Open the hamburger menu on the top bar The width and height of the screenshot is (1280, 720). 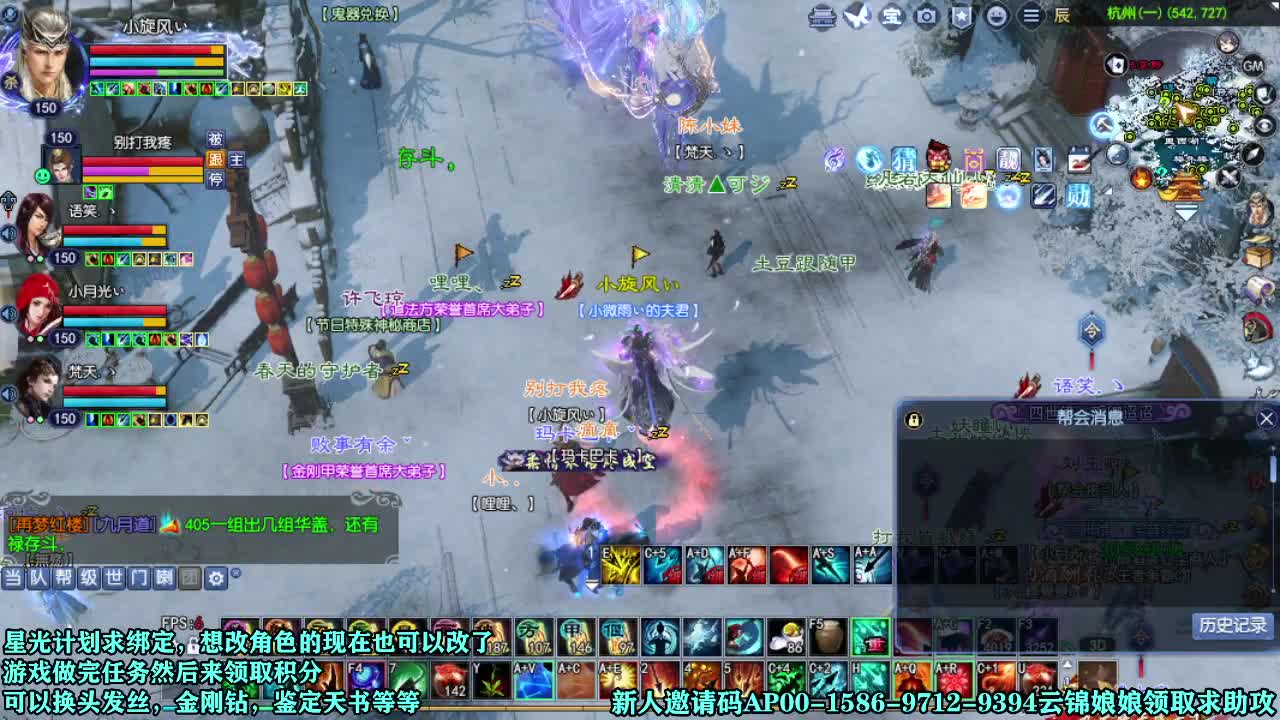point(1030,15)
